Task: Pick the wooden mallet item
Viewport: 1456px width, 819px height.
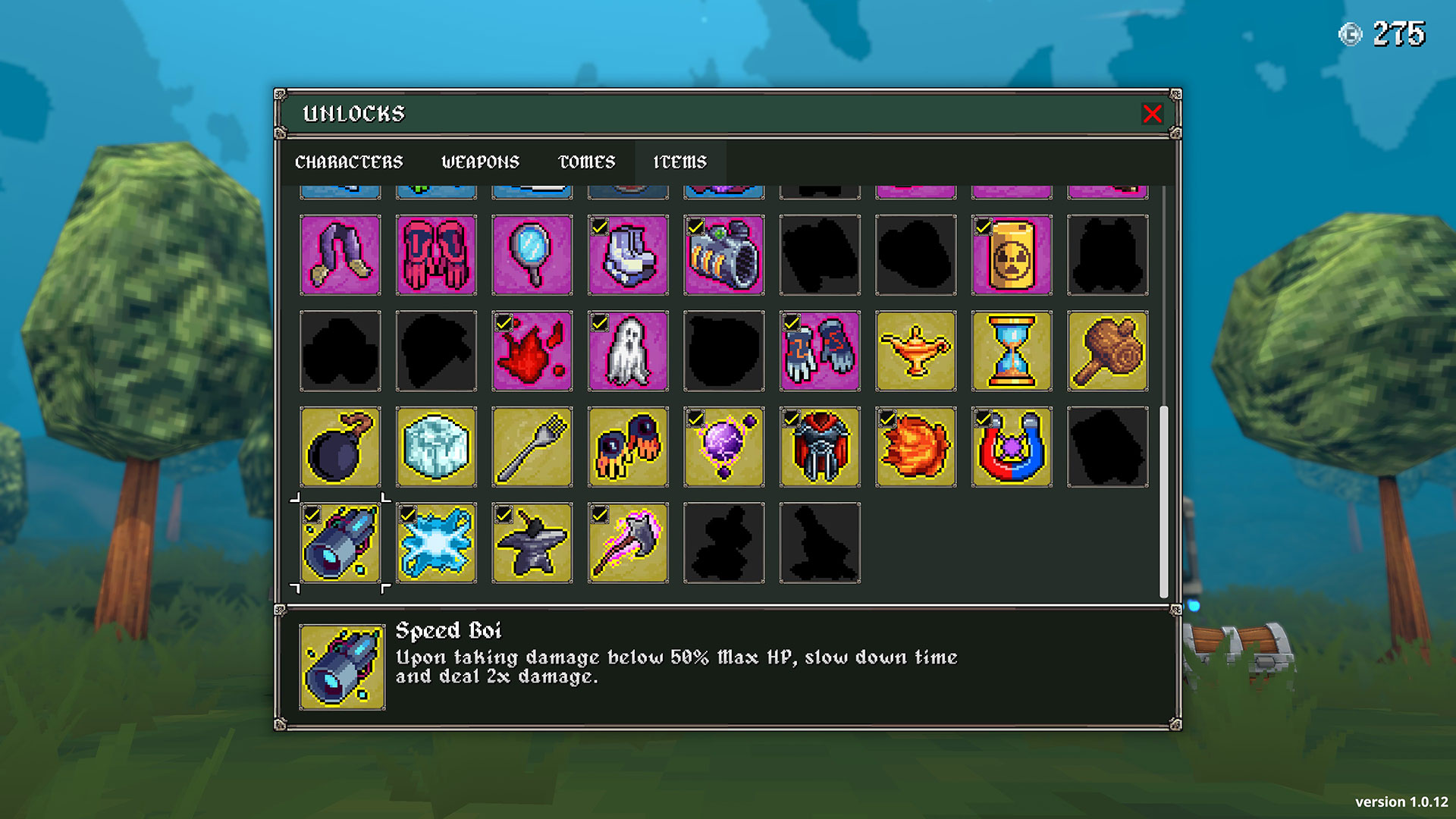Action: pyautogui.click(x=1107, y=351)
